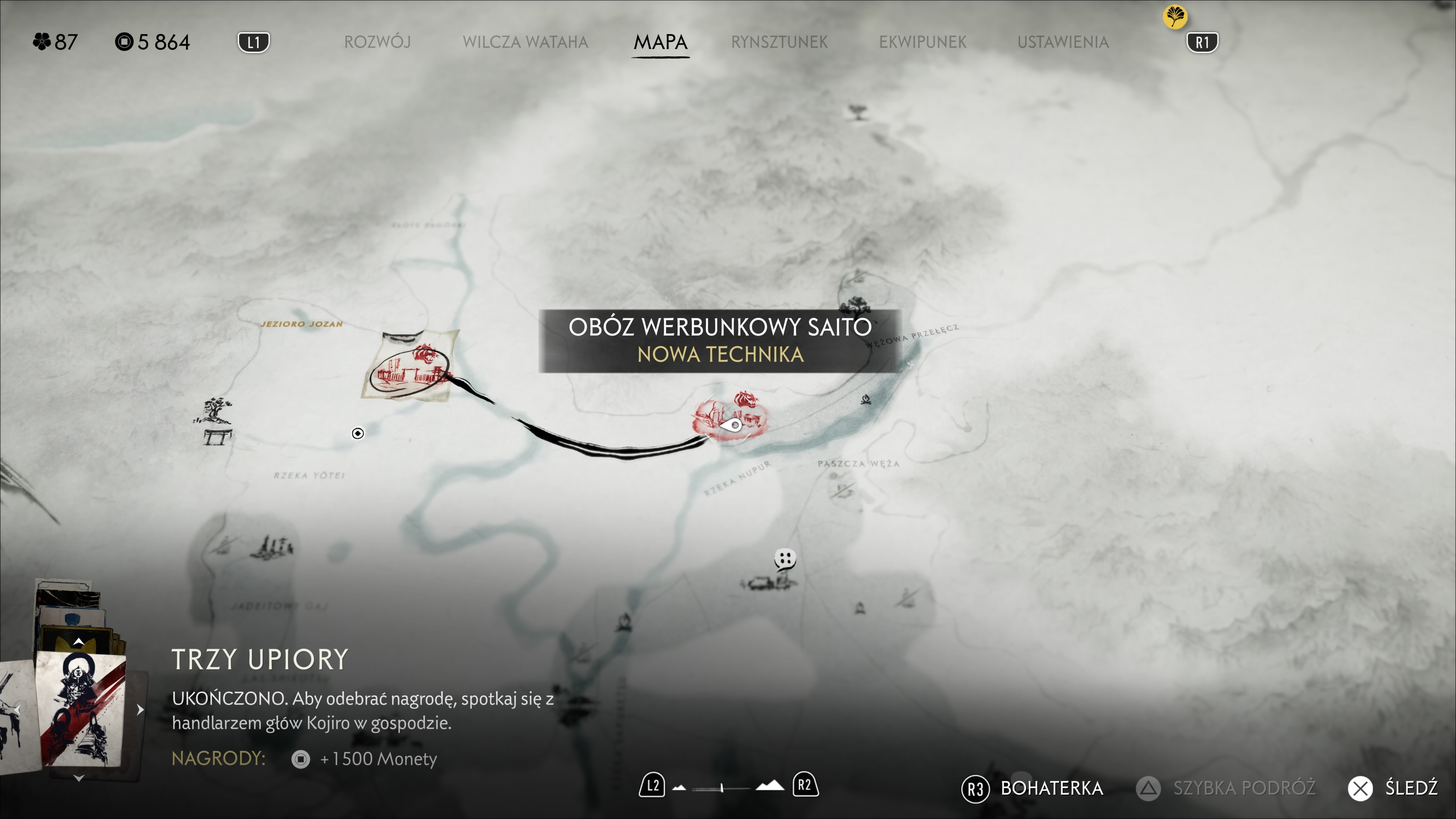The height and width of the screenshot is (819, 1456).
Task: Click the right arrow beside the quest card
Action: pos(140,709)
